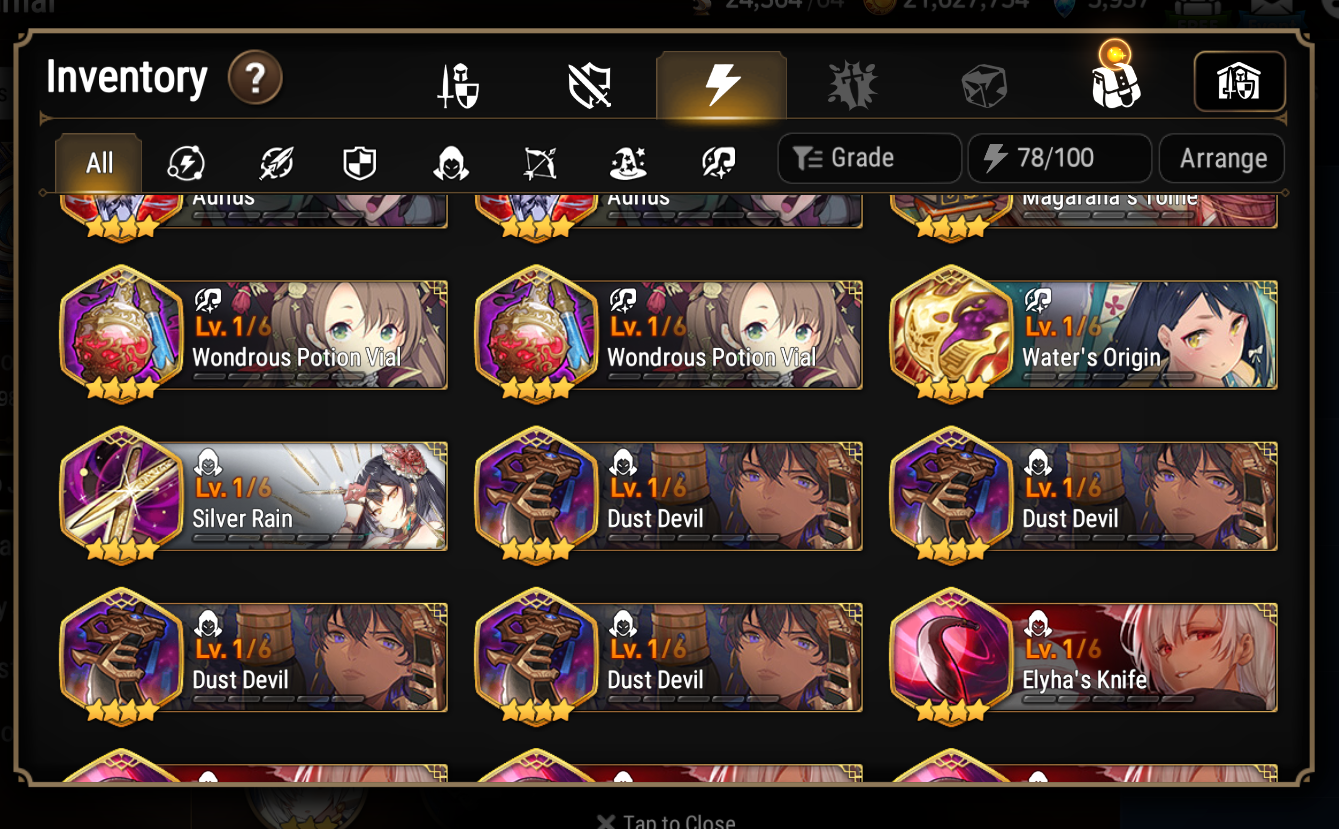
Task: Switch to the broken shield gear tab
Action: pos(590,83)
